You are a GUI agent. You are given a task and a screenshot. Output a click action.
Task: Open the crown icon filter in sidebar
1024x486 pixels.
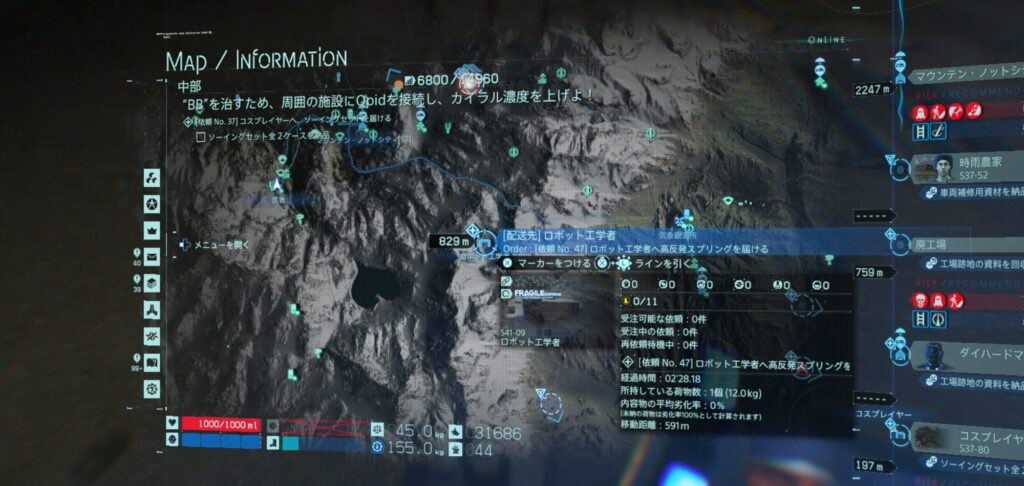pos(152,229)
